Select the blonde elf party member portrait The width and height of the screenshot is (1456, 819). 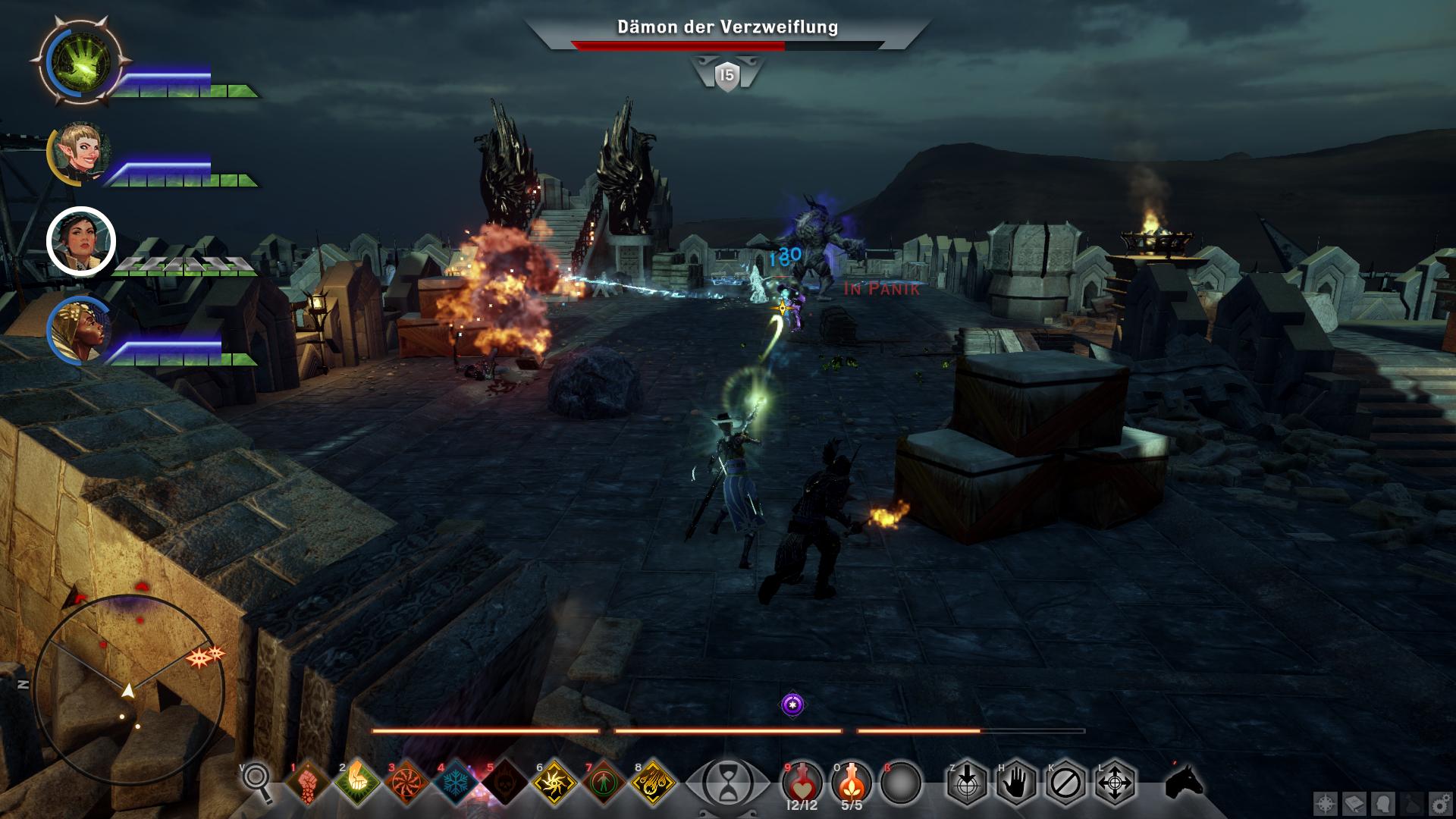(x=80, y=154)
